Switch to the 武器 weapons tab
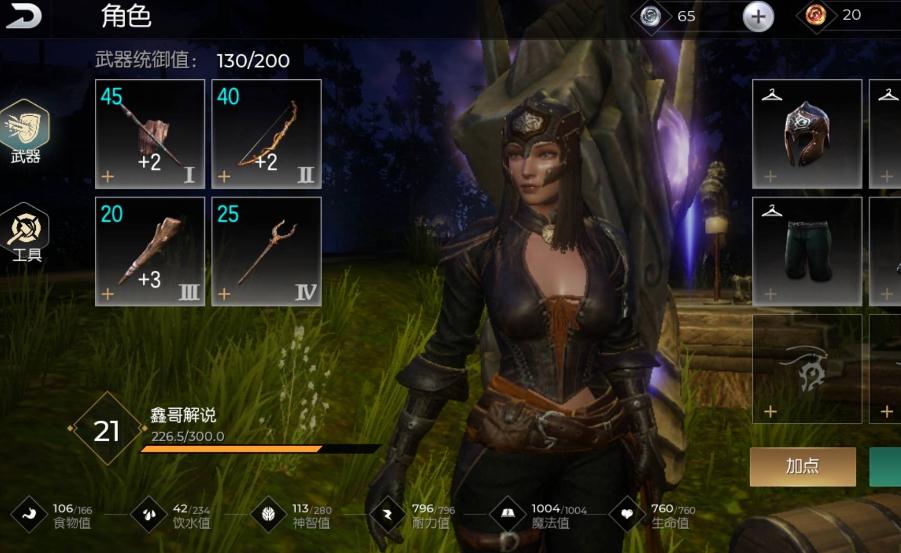The width and height of the screenshot is (901, 553). [x=26, y=134]
